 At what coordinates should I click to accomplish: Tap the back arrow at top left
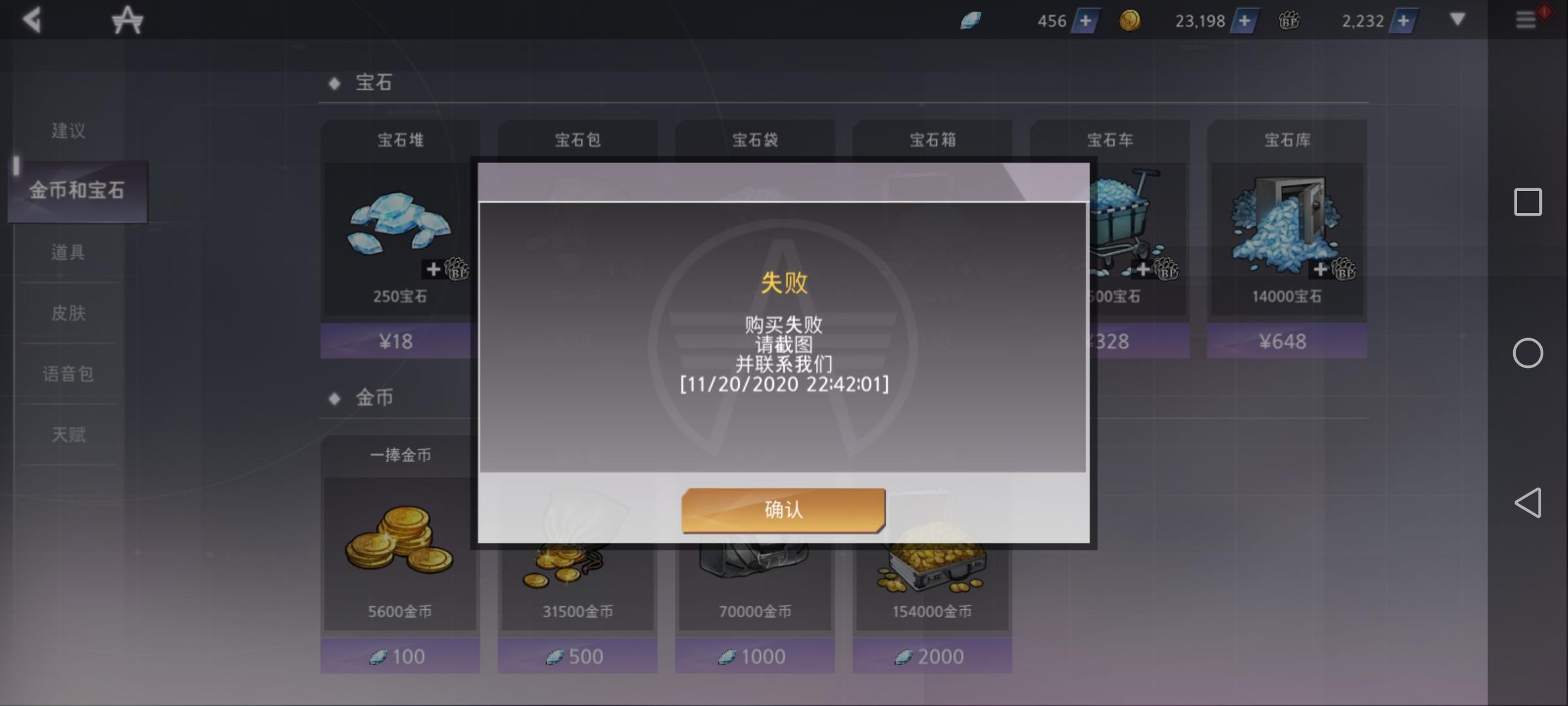pos(33,20)
